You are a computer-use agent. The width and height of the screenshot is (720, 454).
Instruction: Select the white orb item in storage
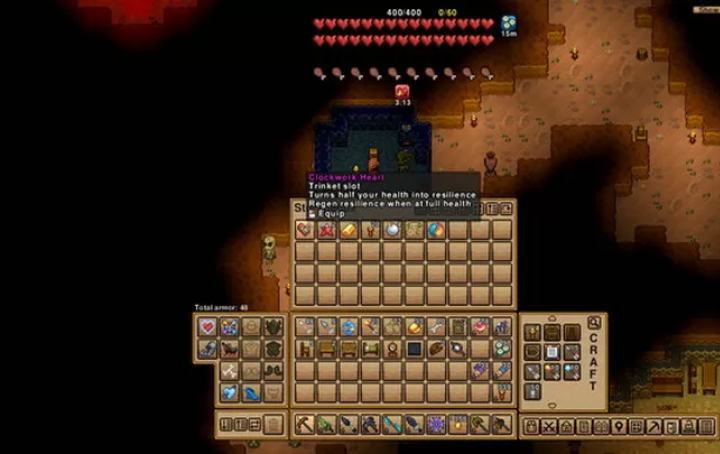pyautogui.click(x=393, y=230)
